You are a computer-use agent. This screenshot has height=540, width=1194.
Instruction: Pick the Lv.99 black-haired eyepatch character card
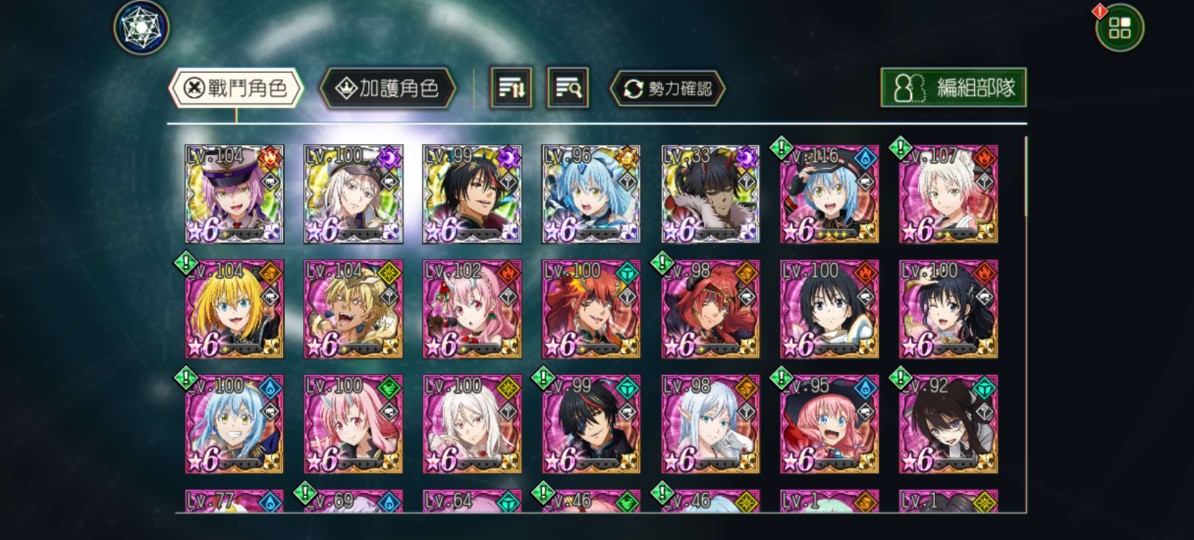(x=591, y=424)
